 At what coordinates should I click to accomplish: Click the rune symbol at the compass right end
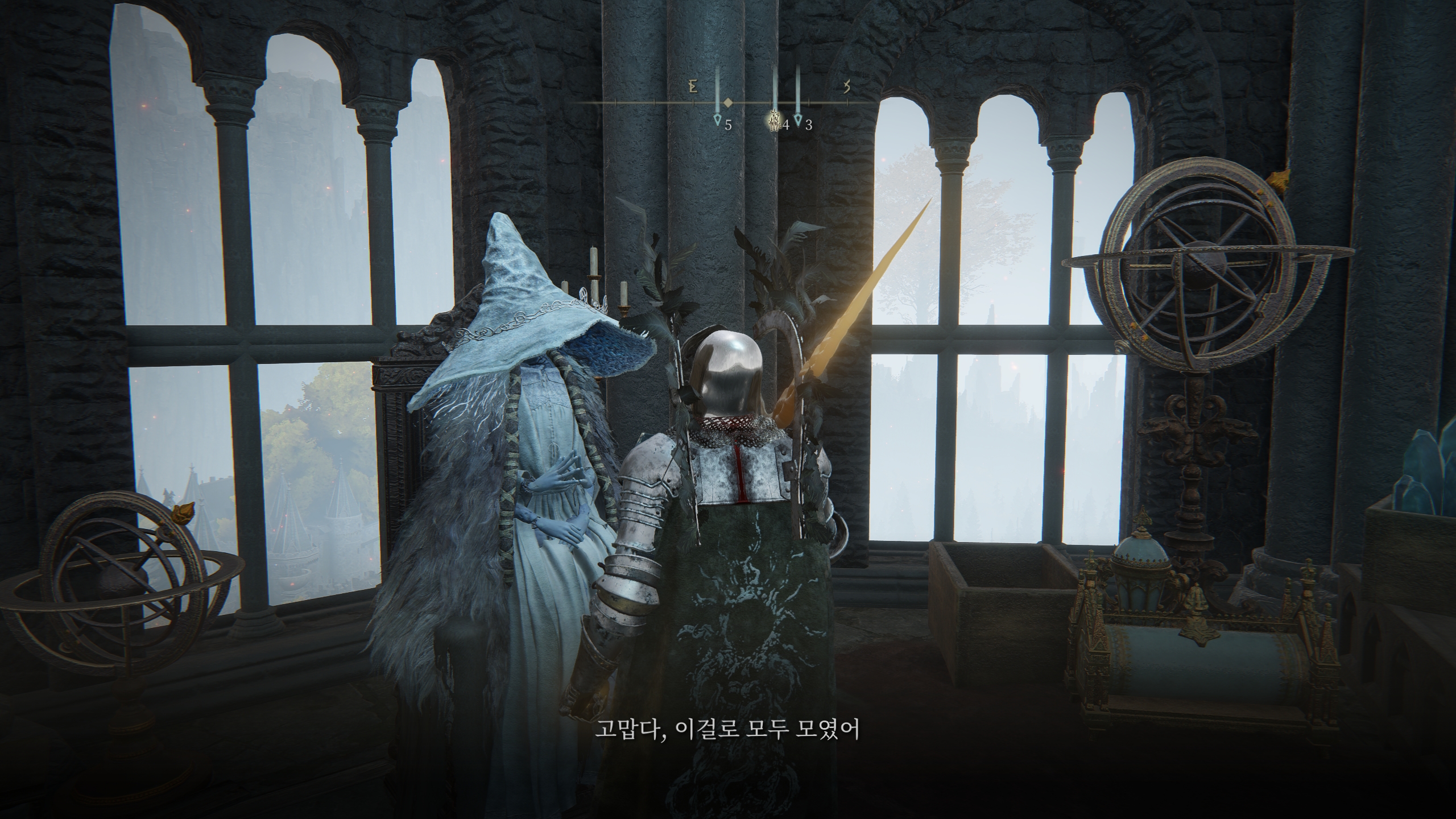click(x=846, y=87)
